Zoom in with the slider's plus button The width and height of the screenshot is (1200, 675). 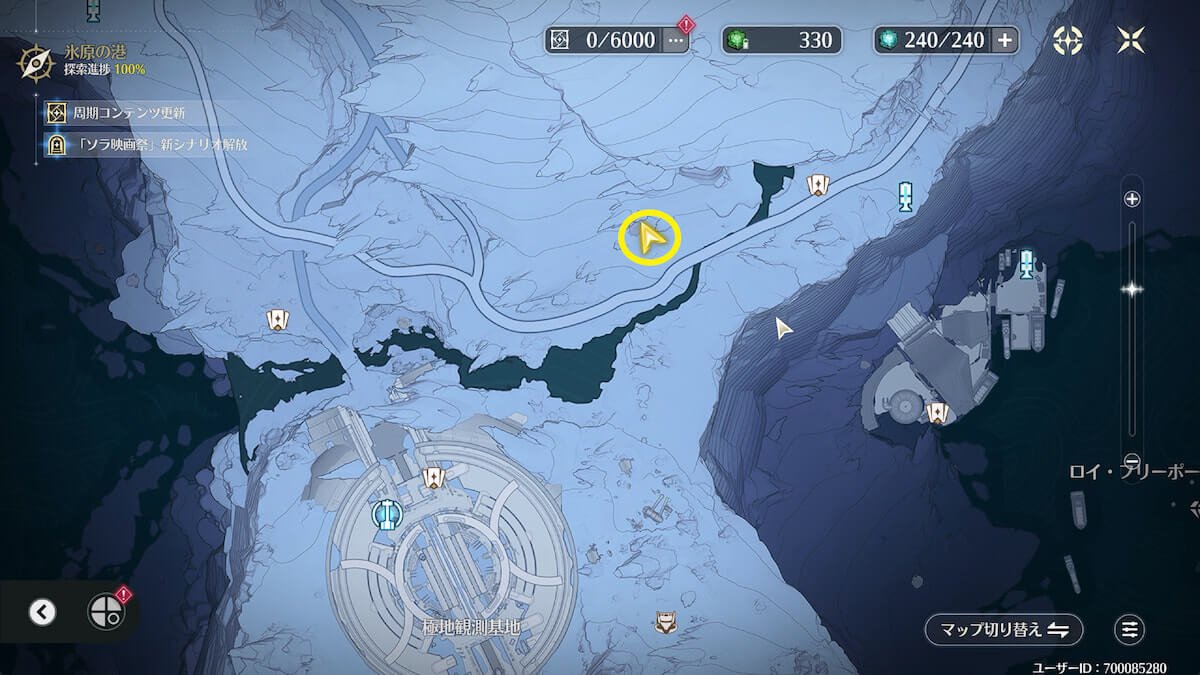(1132, 199)
